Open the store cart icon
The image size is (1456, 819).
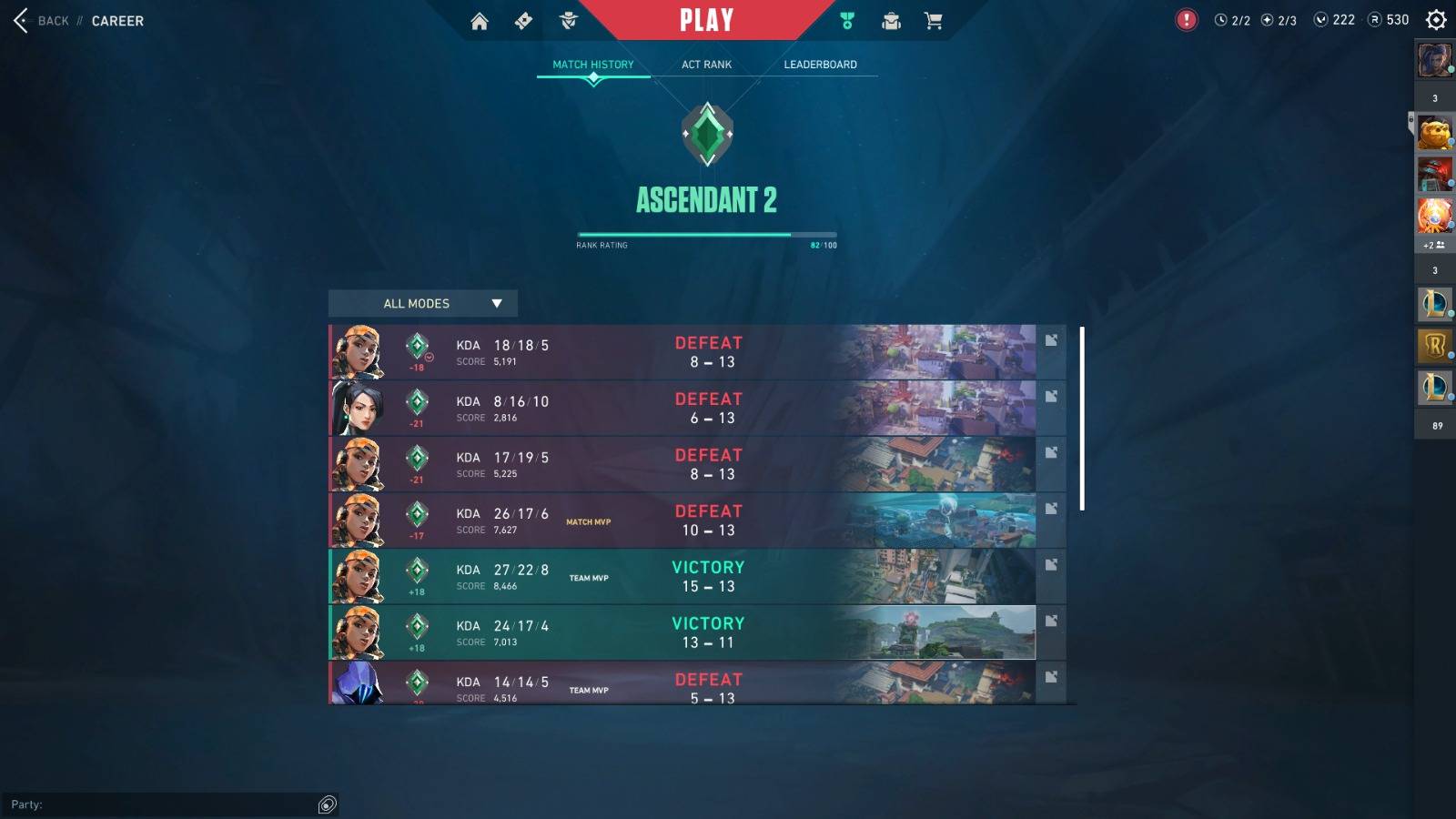coord(934,21)
